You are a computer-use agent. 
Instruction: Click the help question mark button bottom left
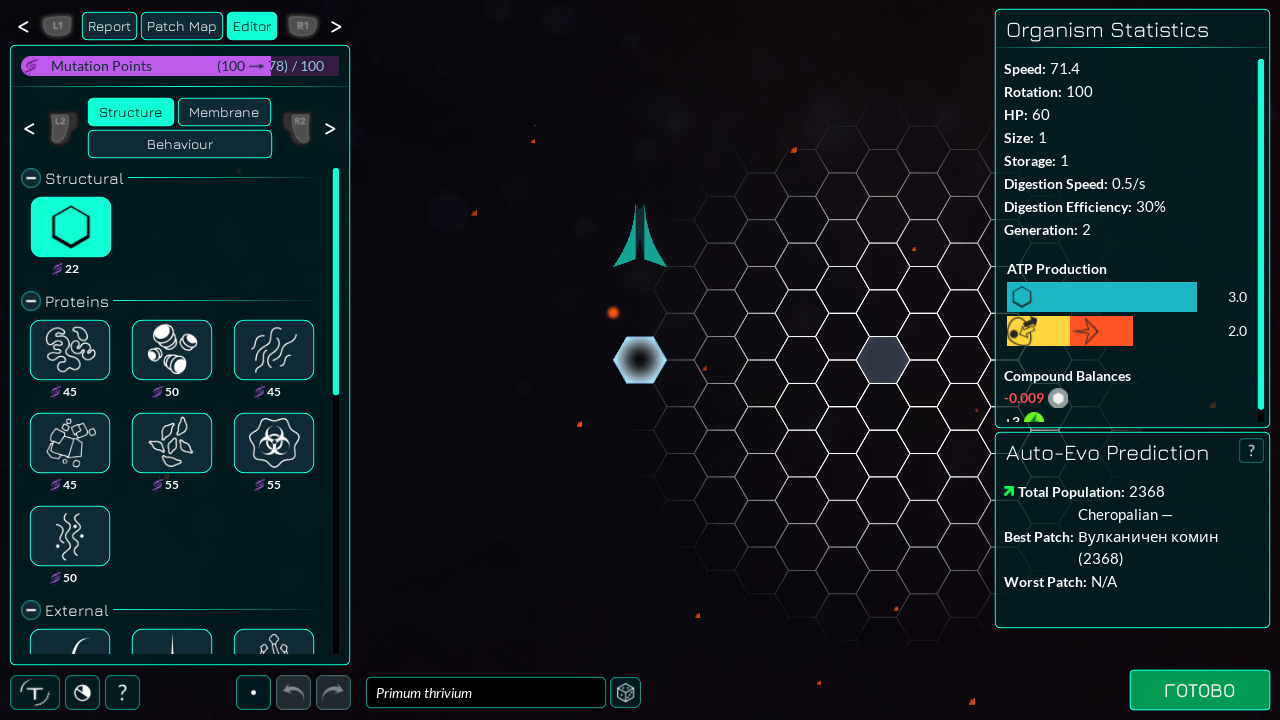point(122,692)
